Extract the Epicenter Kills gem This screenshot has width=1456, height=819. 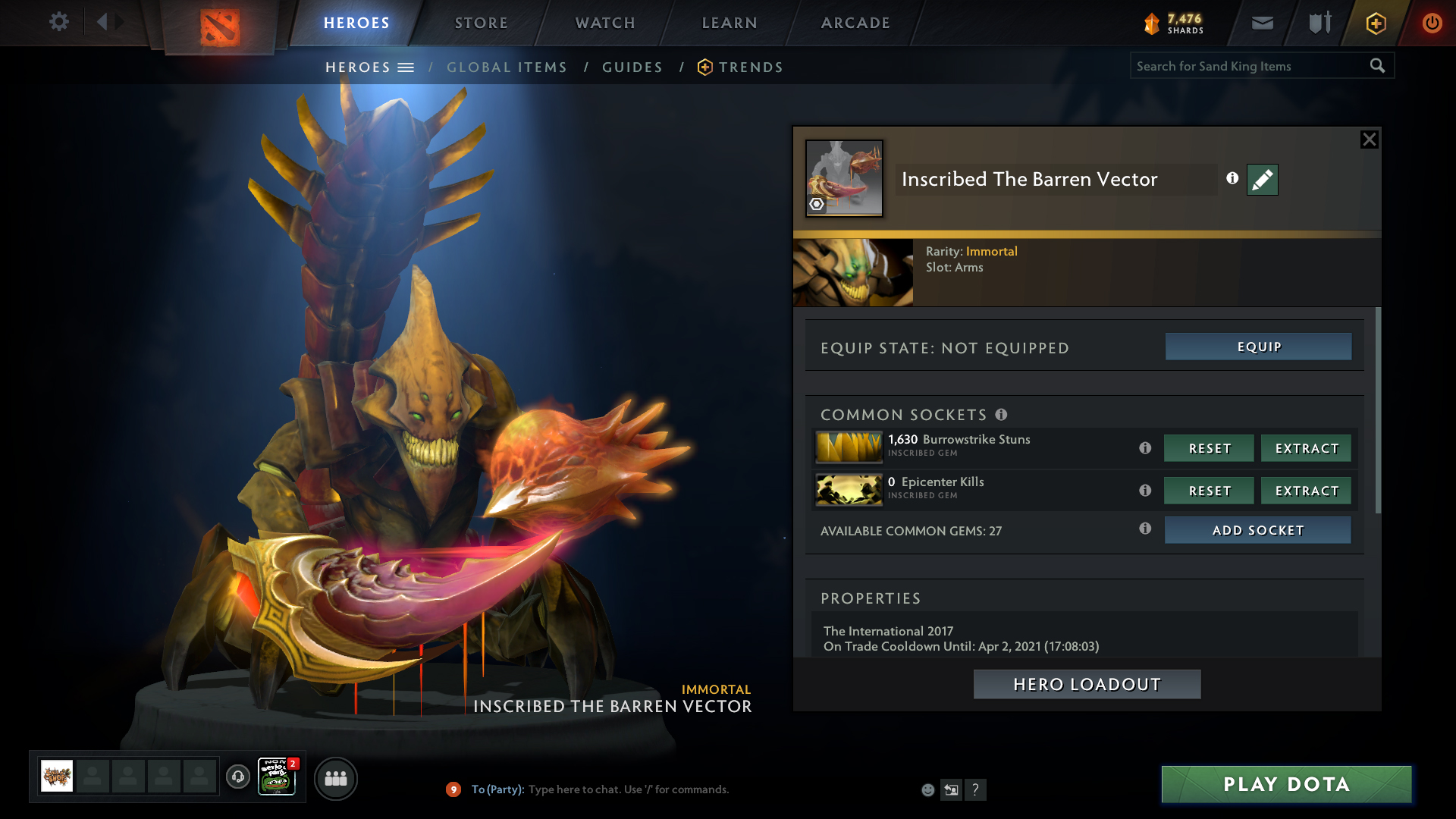click(x=1306, y=491)
